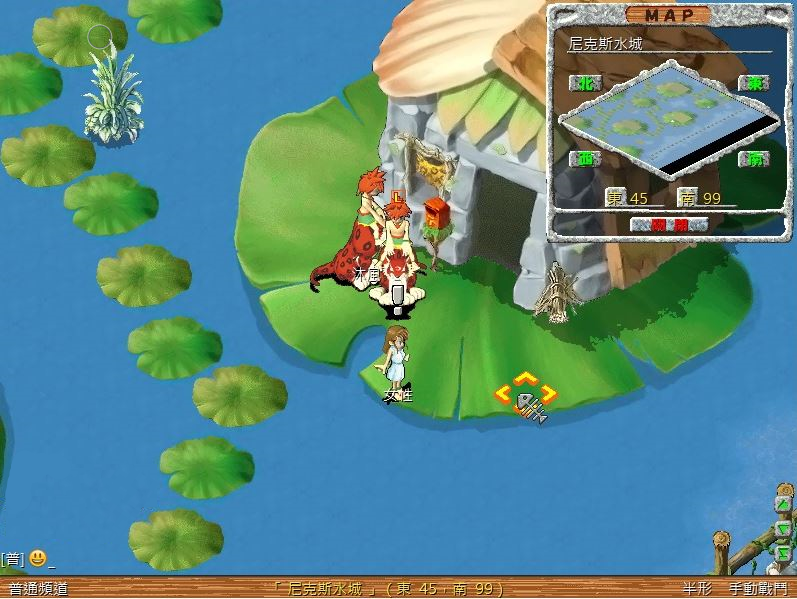Choose the green 南 (south) map direction button
The height and width of the screenshot is (599, 797).
pos(753,159)
